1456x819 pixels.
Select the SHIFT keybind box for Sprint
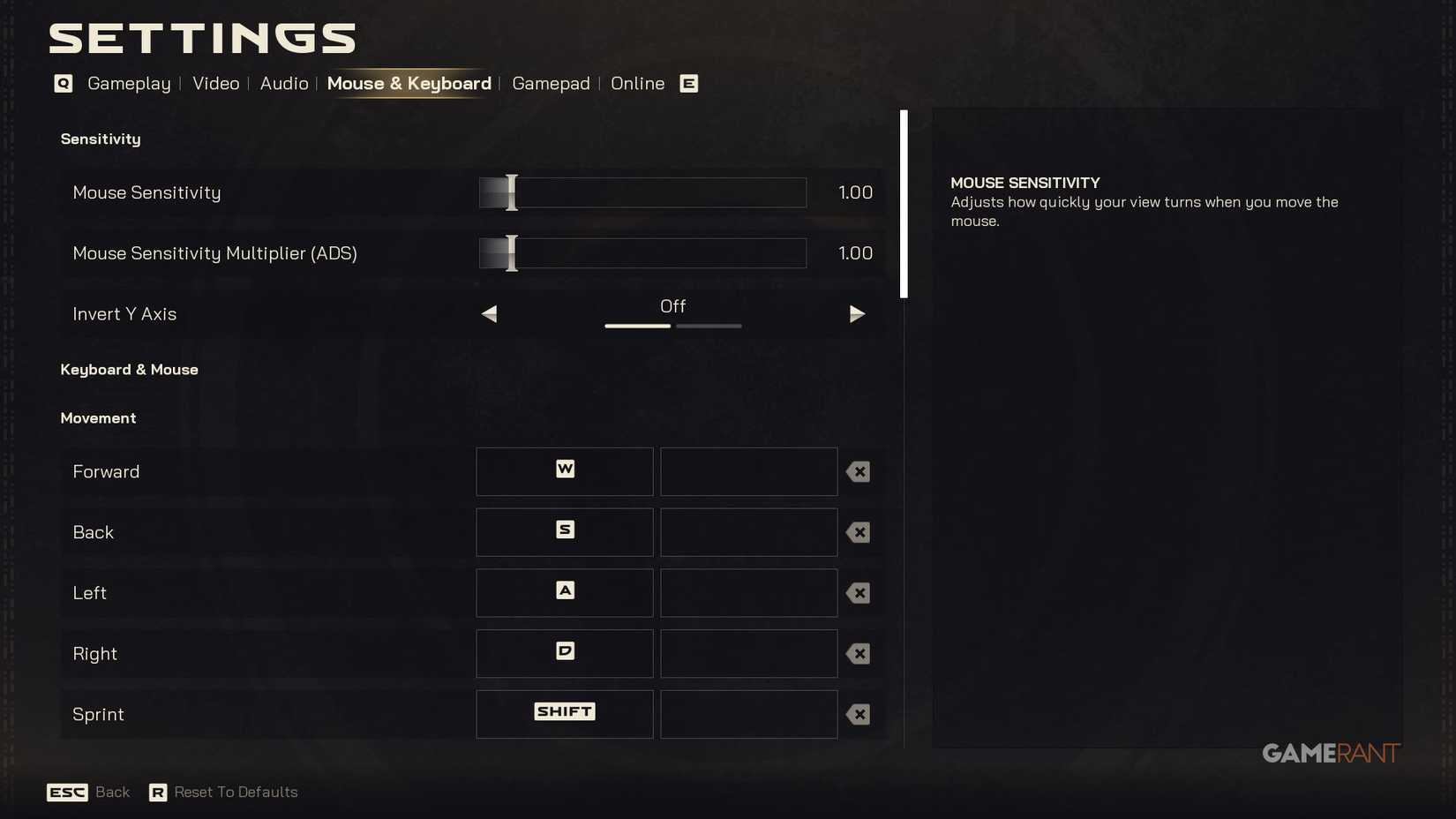tap(564, 711)
